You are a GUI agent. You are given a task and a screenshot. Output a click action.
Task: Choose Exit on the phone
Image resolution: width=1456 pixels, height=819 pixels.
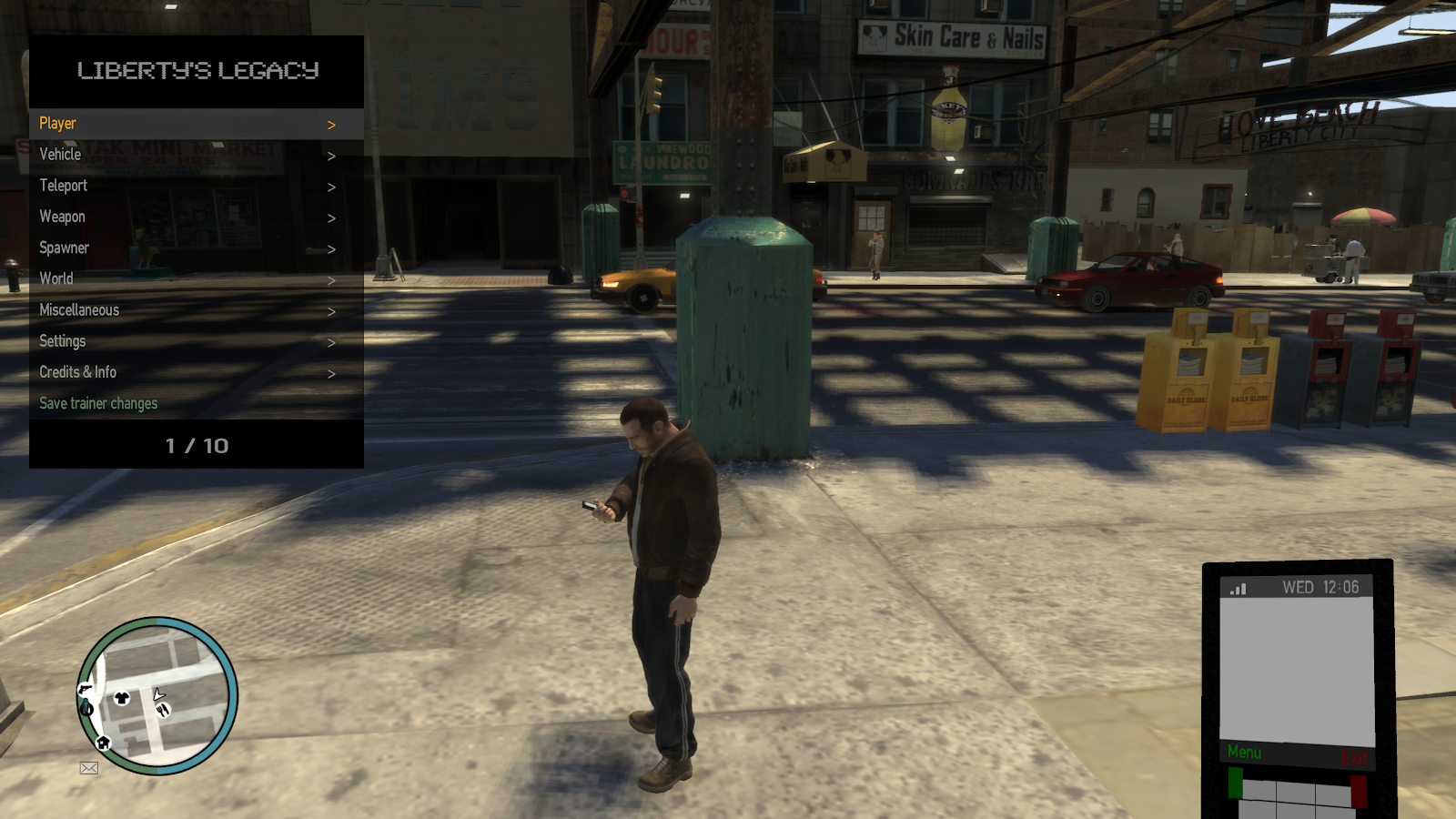point(1354,758)
